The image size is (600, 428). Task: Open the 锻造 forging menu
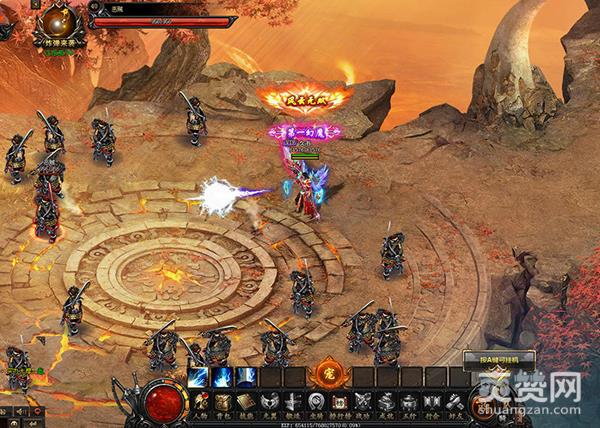click(x=292, y=403)
